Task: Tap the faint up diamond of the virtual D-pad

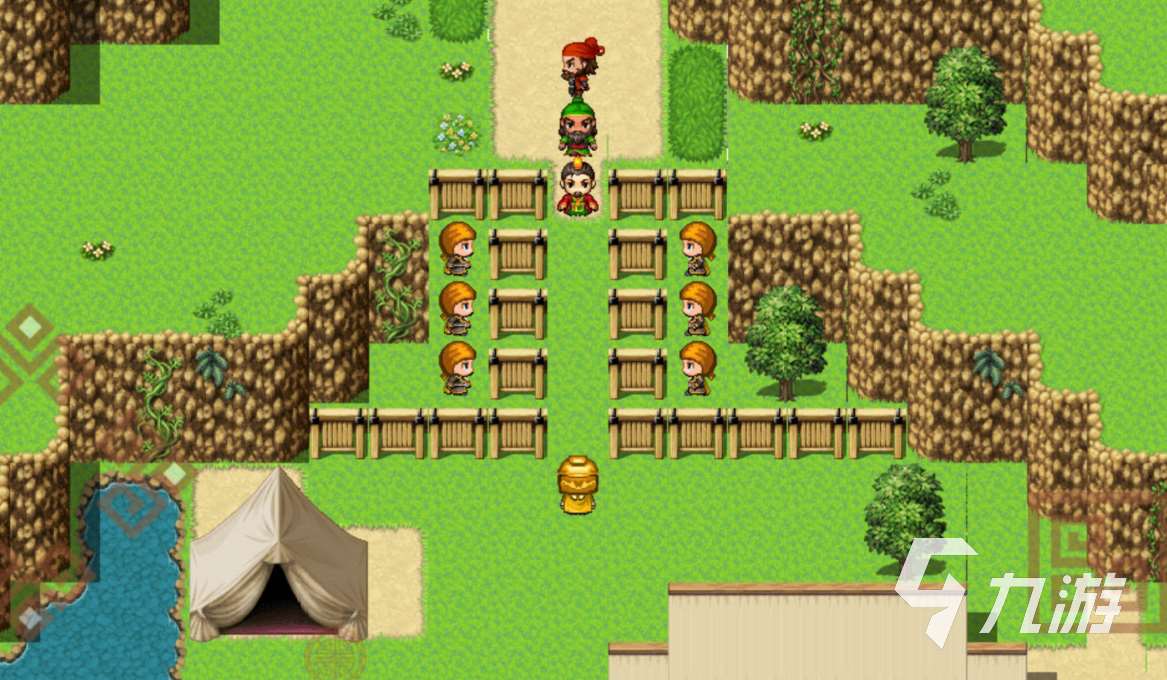Action: 30,328
